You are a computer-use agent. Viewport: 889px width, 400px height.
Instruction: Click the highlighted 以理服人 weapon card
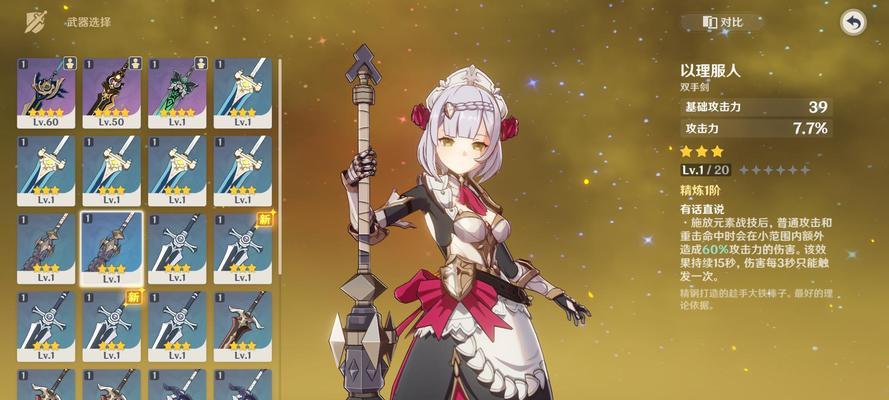pos(111,247)
